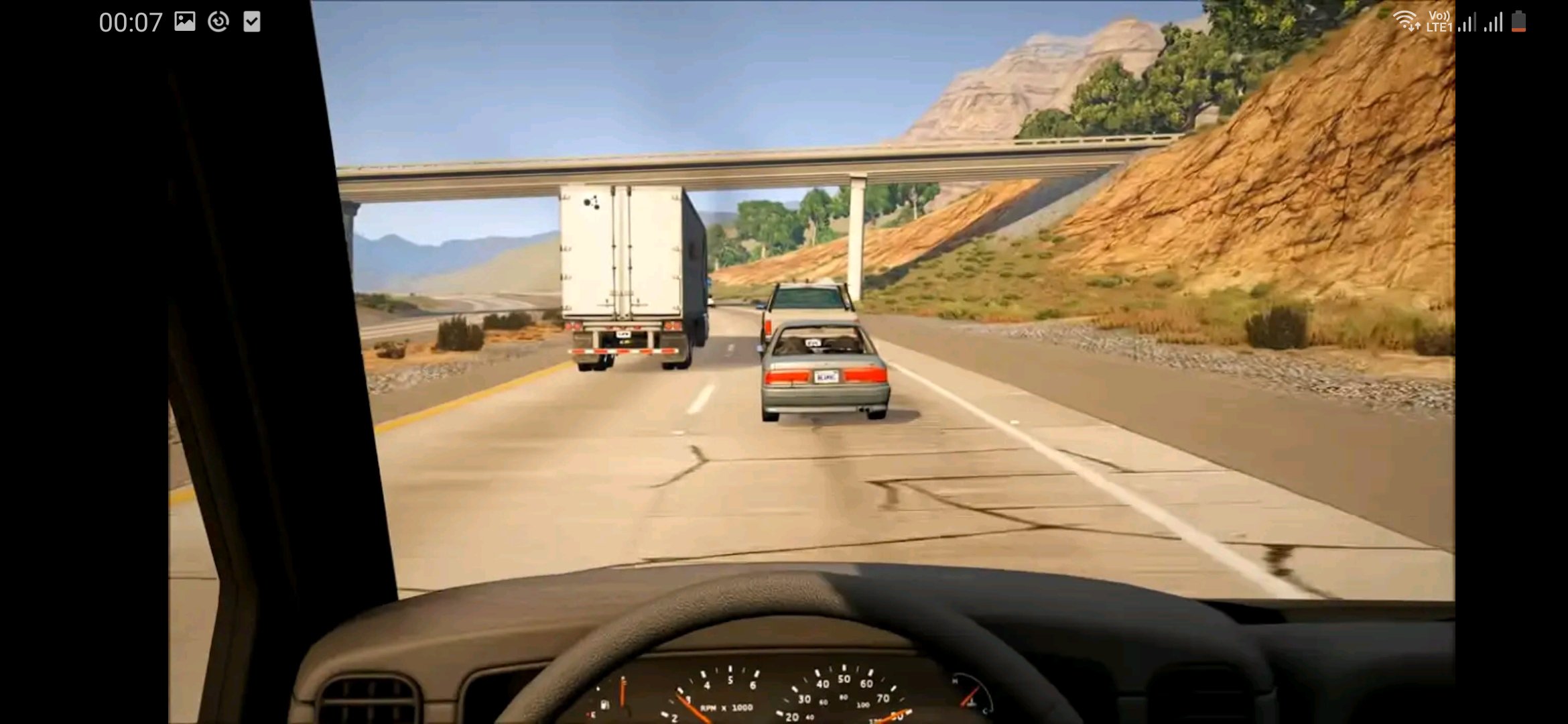This screenshot has width=1568, height=724.
Task: Tap the 00:07 clock display
Action: [x=129, y=22]
